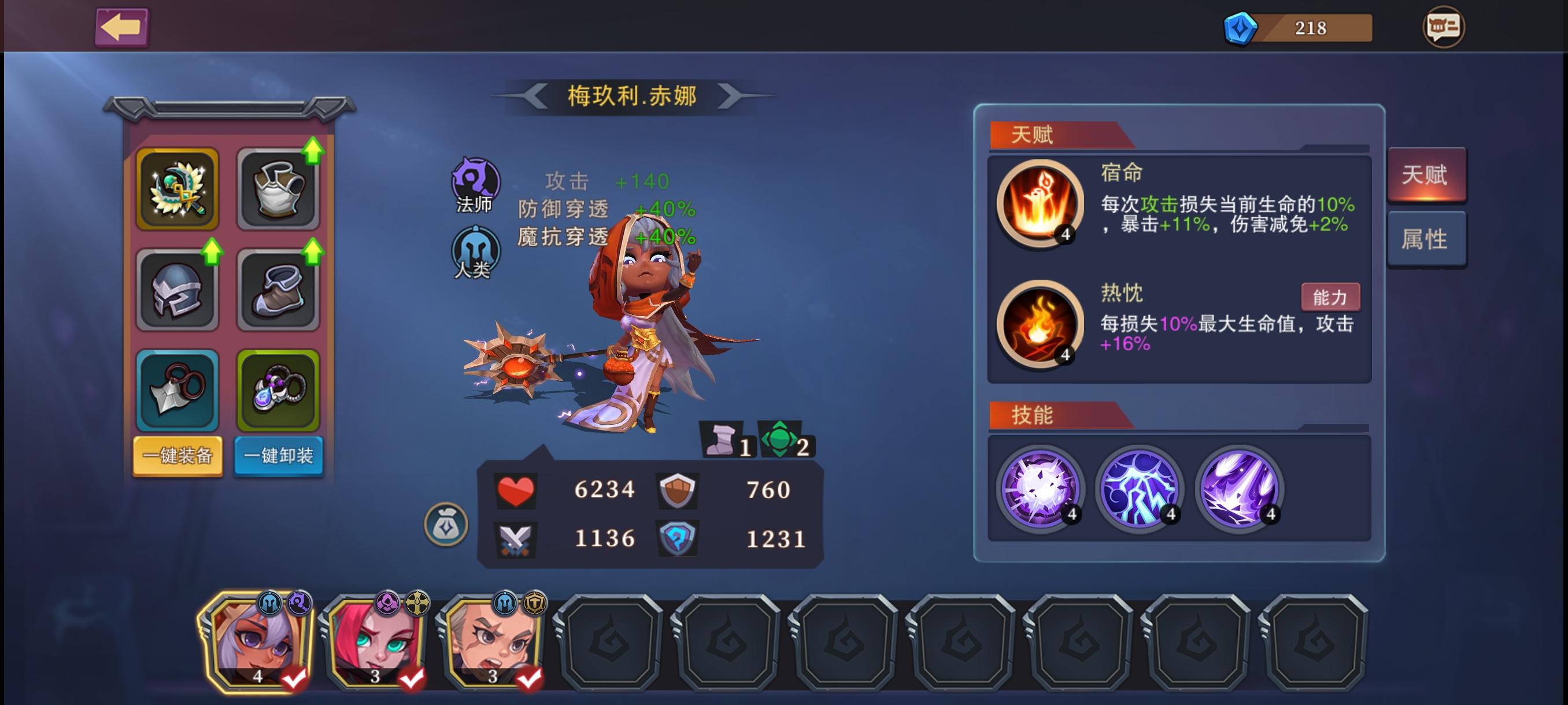Open the 天赋 tab
This screenshot has width=1568, height=705.
click(x=1428, y=175)
